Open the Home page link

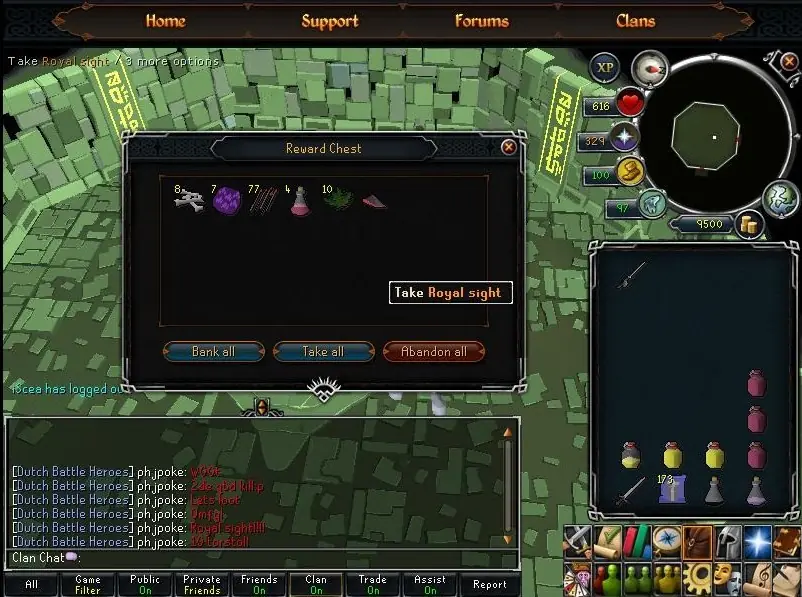pyautogui.click(x=166, y=21)
